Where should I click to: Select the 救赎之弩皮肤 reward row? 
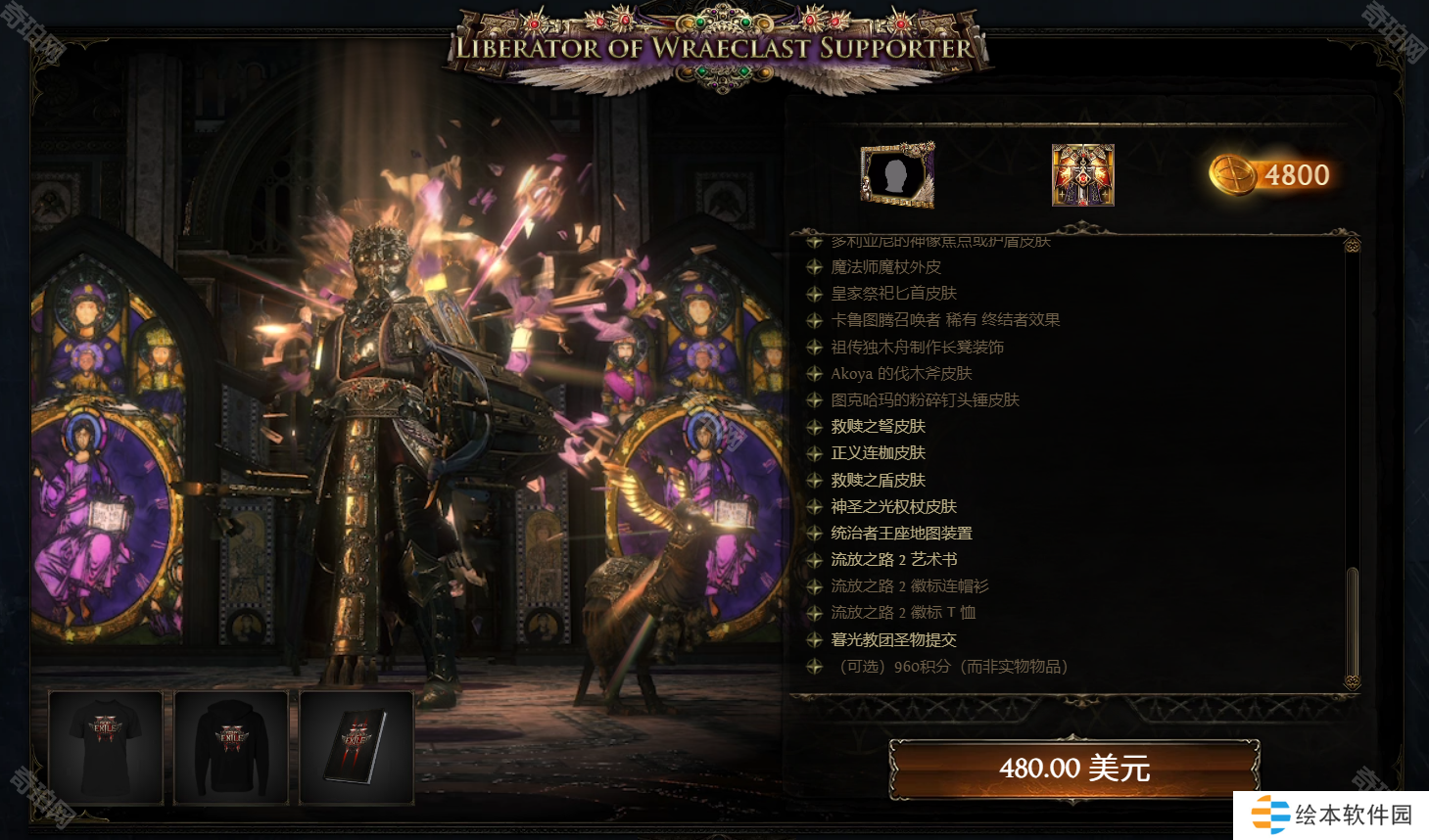pos(878,427)
